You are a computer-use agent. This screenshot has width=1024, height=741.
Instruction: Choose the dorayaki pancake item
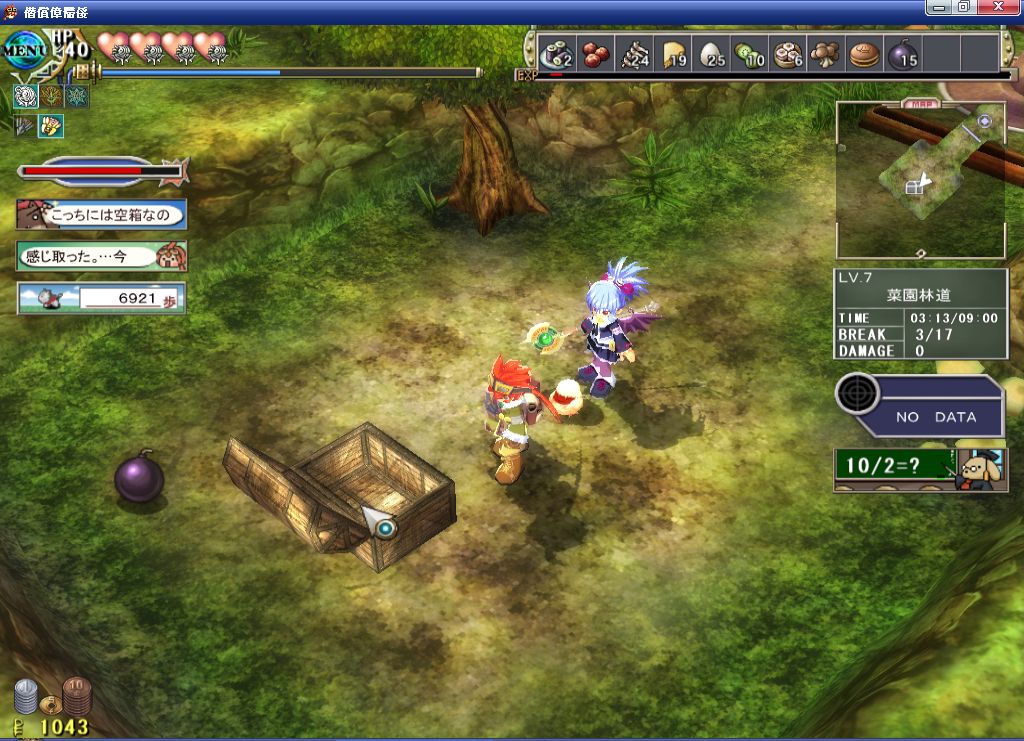click(x=864, y=54)
